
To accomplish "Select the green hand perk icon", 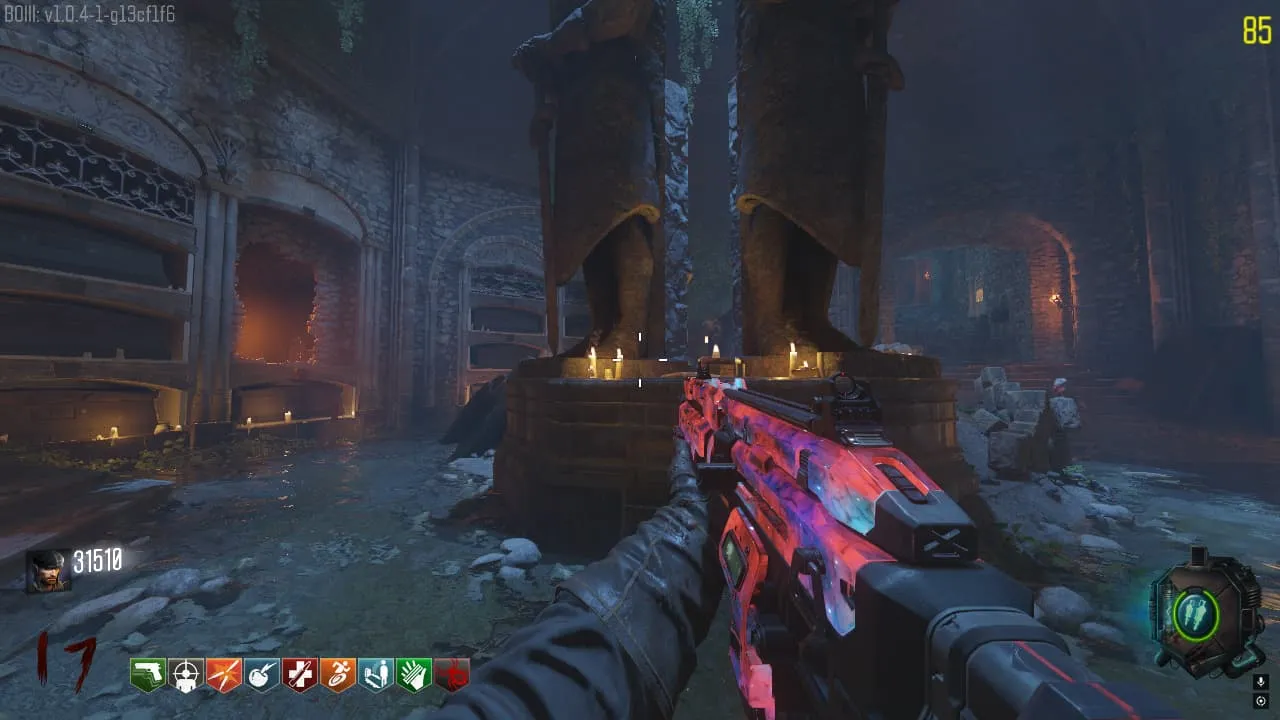I will point(414,675).
